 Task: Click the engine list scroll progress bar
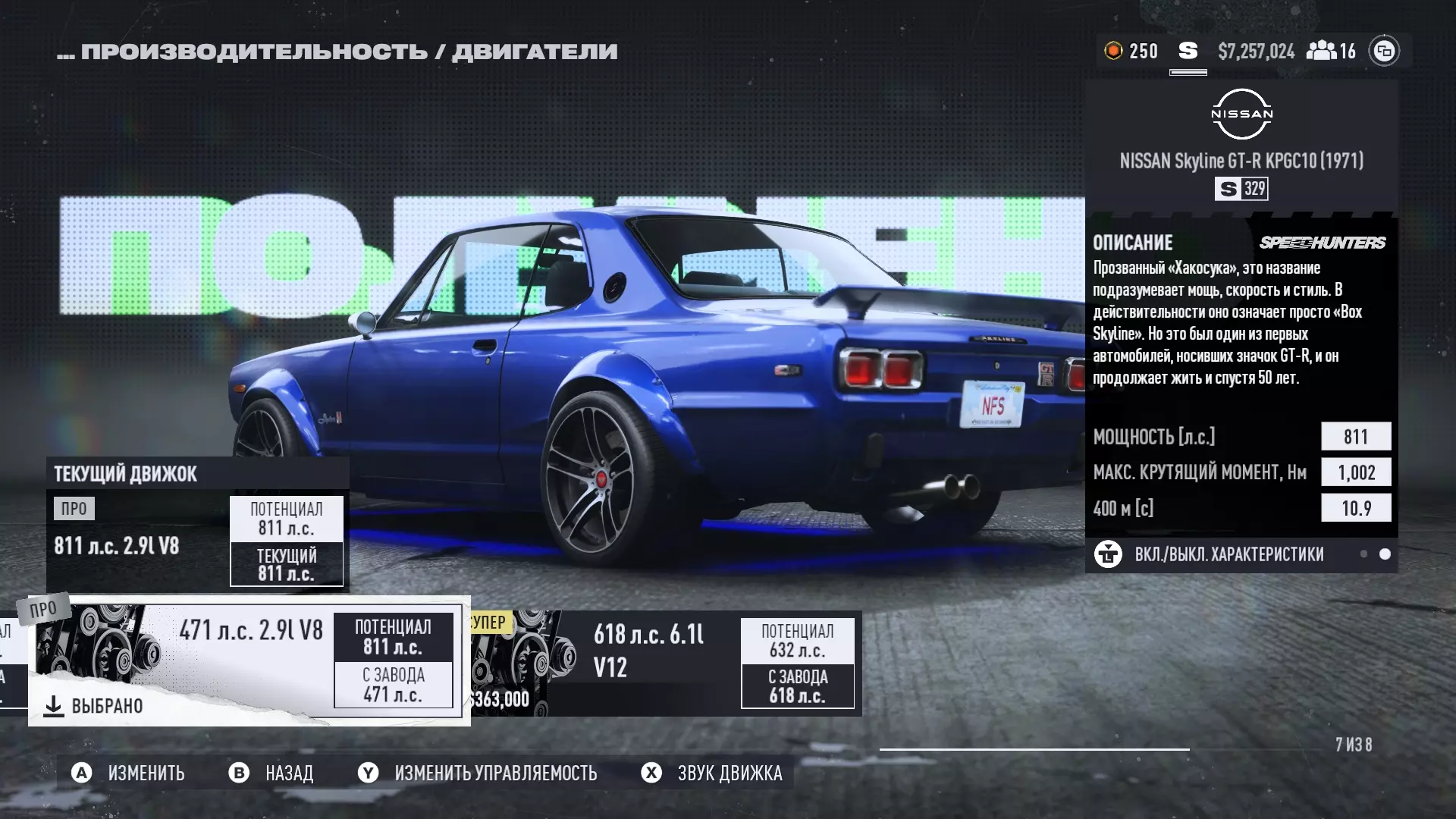pos(1034,749)
